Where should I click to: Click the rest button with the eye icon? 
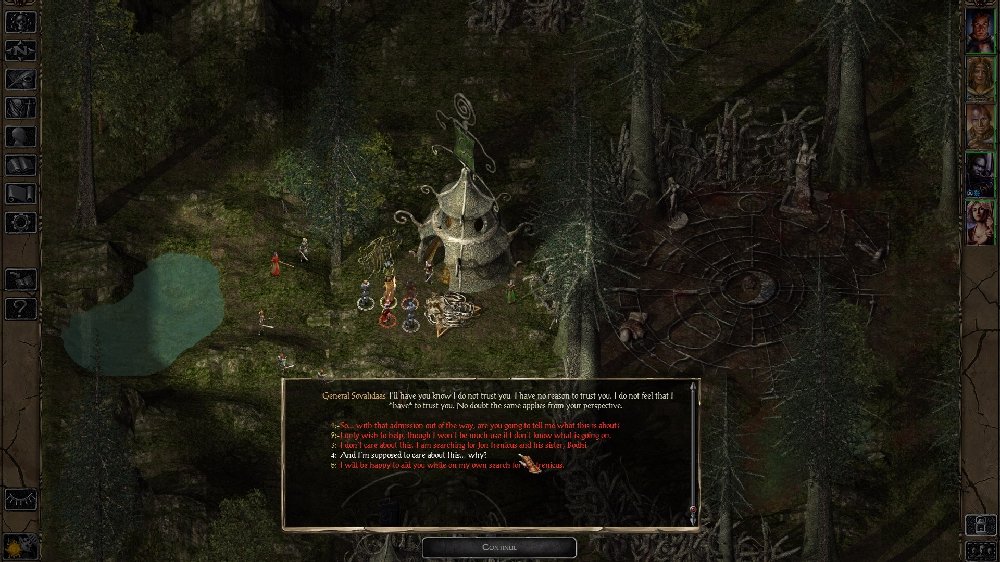pos(19,497)
